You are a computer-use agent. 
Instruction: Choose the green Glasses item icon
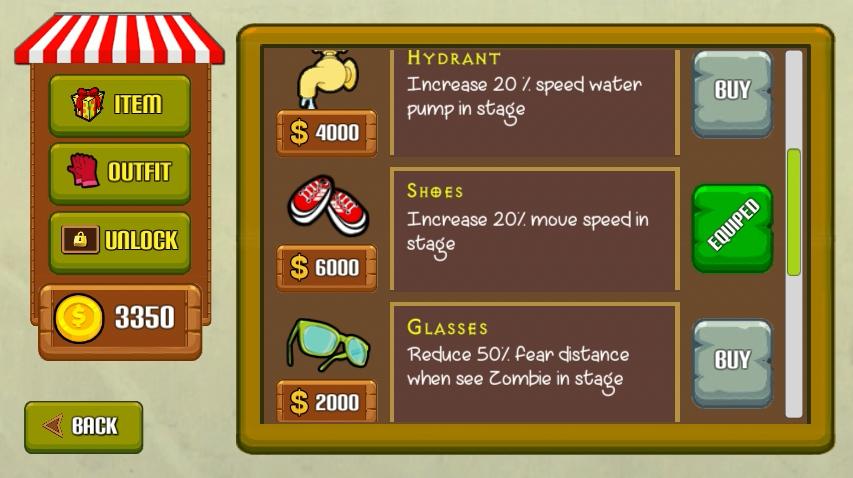tap(328, 343)
